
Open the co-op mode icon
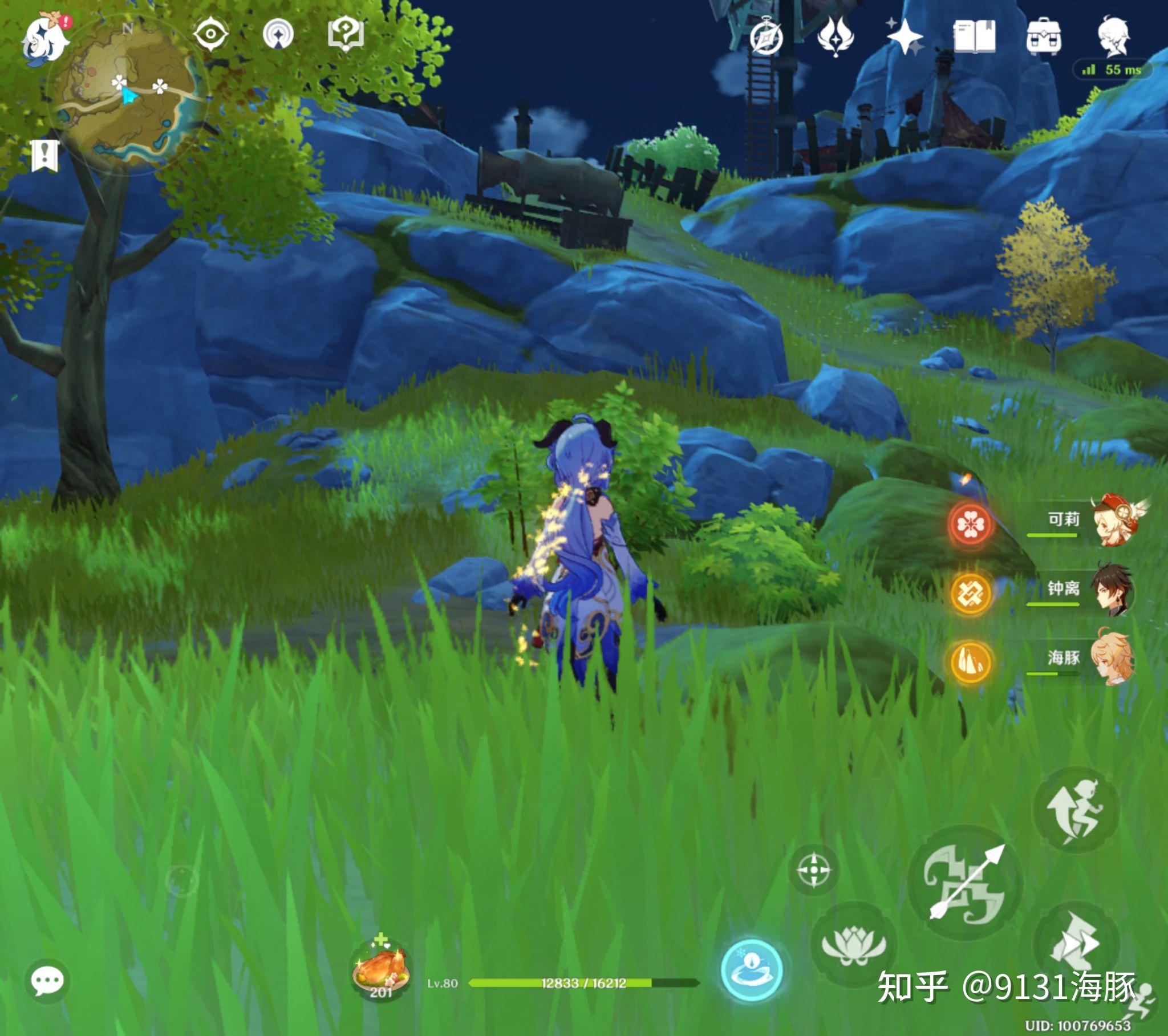278,34
